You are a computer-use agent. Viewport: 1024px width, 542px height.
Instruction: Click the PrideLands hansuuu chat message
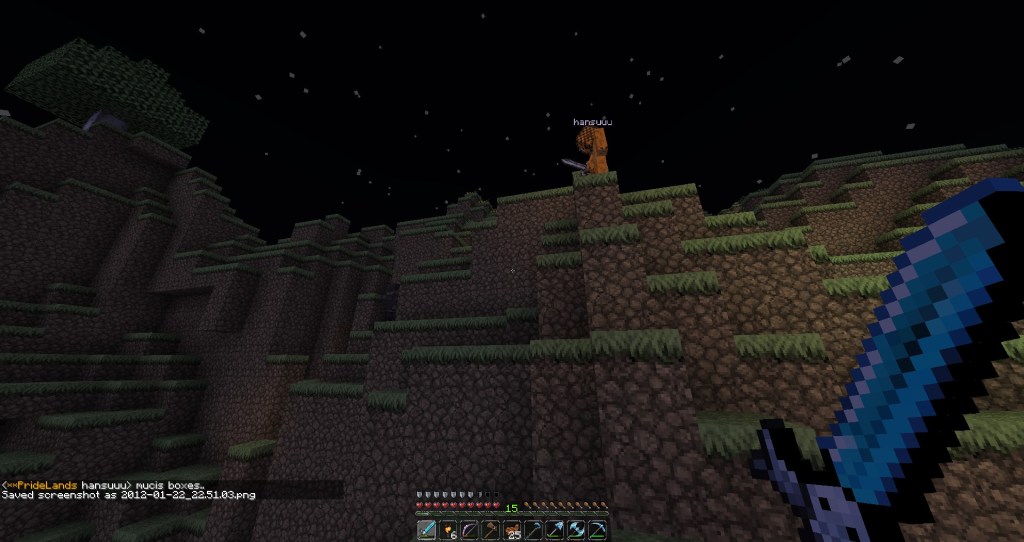click(110, 484)
